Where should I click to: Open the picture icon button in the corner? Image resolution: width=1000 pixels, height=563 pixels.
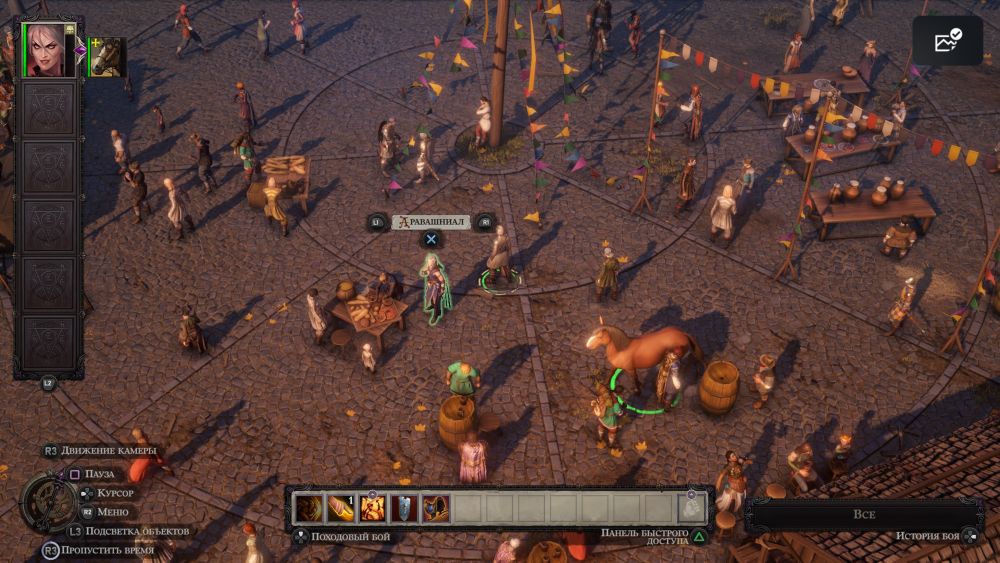click(947, 41)
